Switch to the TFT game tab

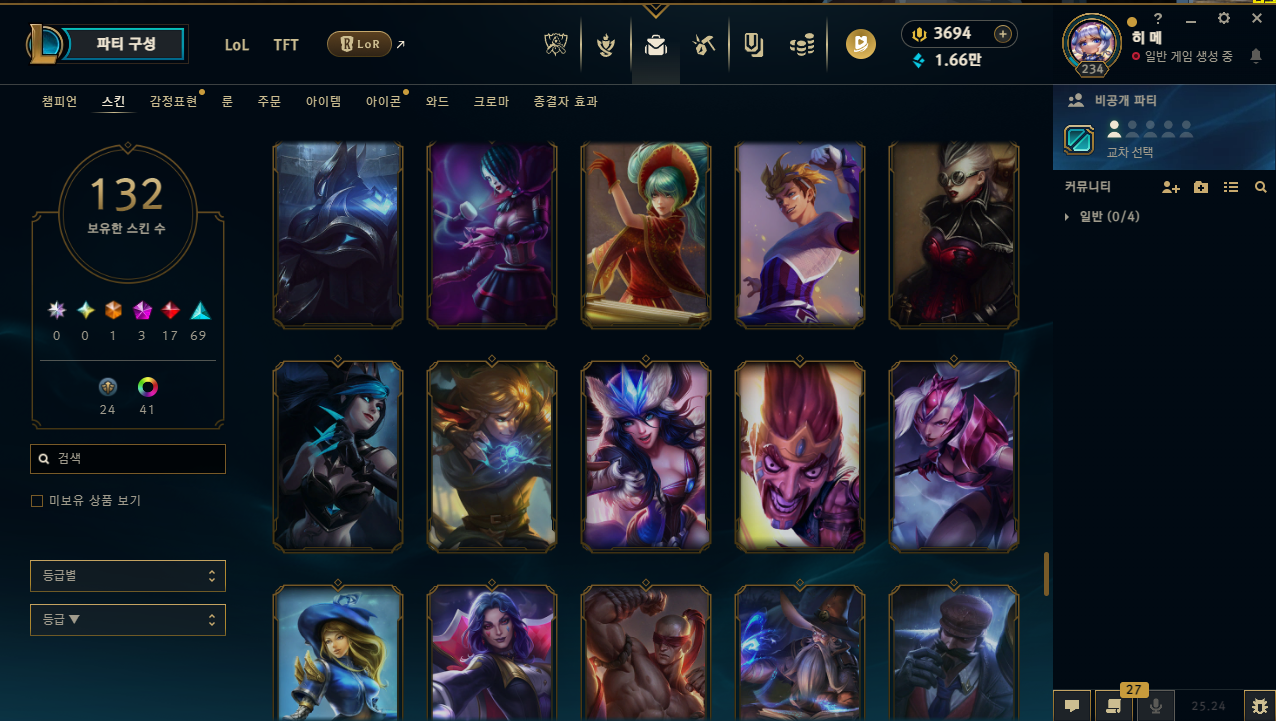pyautogui.click(x=286, y=44)
